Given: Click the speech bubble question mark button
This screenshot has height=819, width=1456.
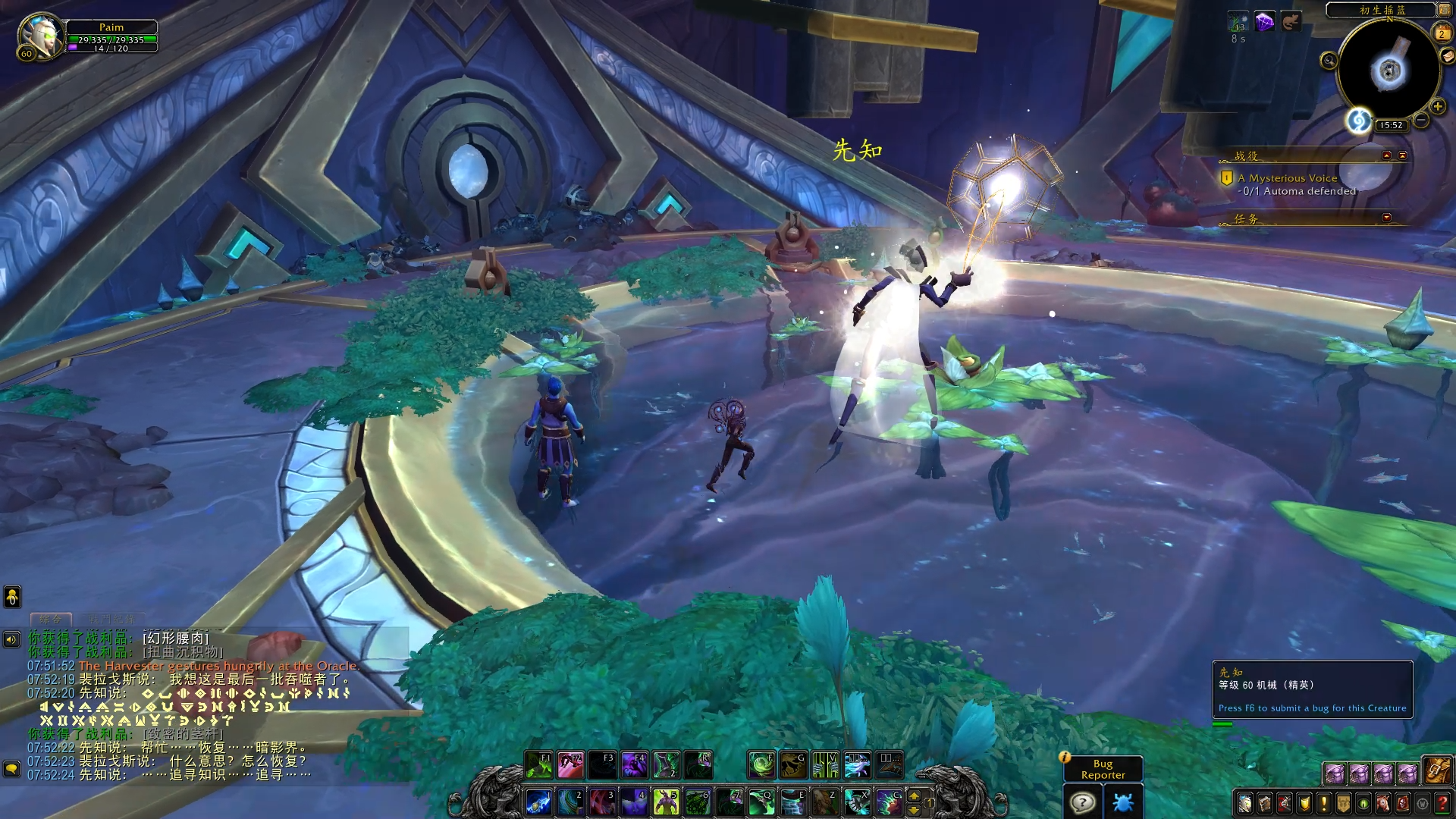Looking at the screenshot, I should pos(1083,802).
